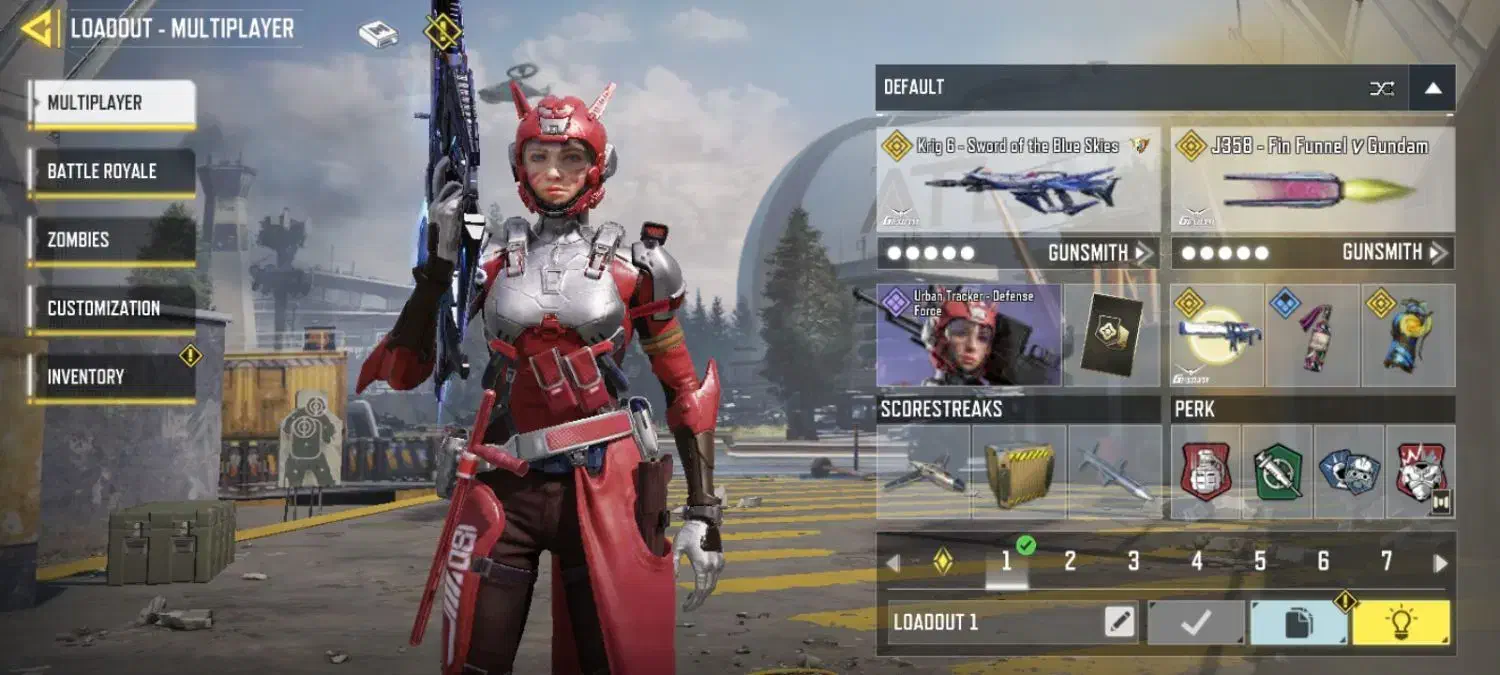Select the Customization tab

click(111, 308)
